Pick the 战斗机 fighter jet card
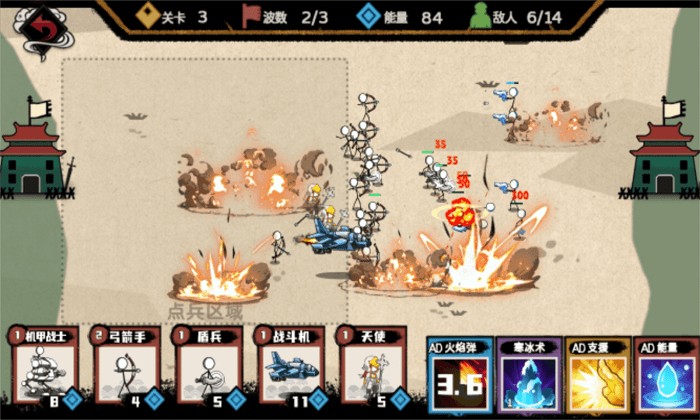This screenshot has height=420, width=700. coord(290,368)
